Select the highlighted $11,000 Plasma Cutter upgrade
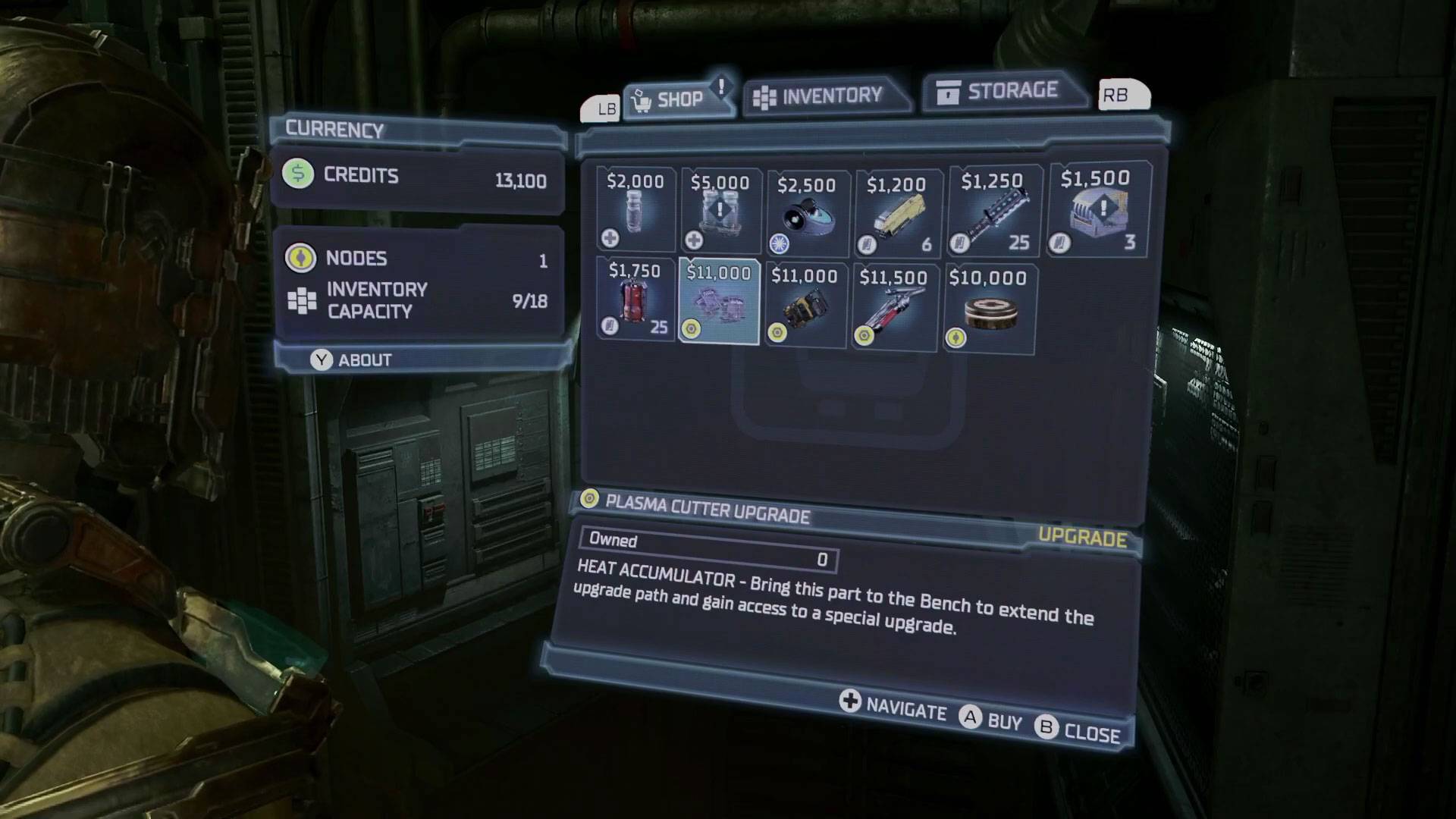The width and height of the screenshot is (1456, 819). 719,301
